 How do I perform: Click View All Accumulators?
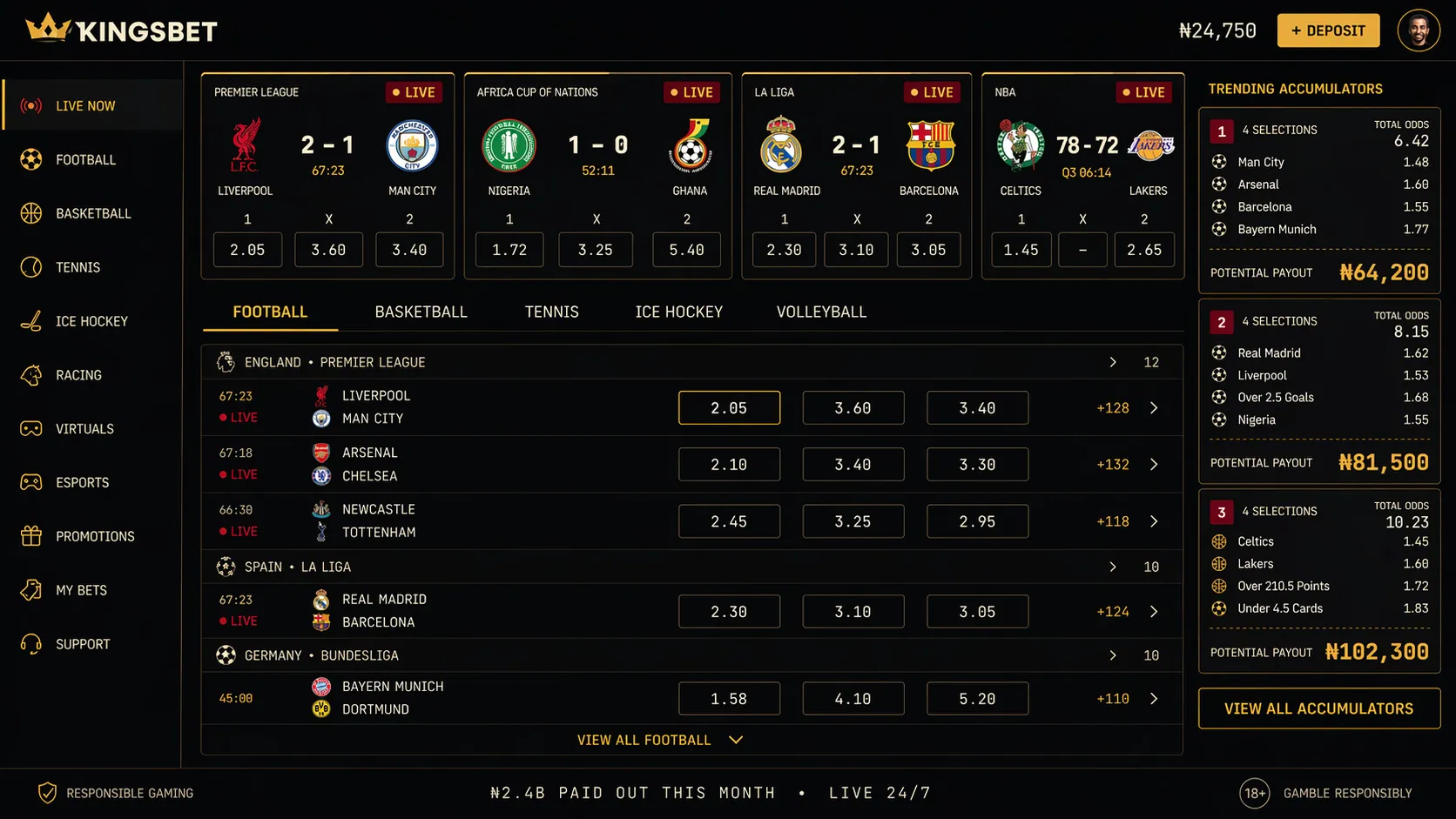1318,708
